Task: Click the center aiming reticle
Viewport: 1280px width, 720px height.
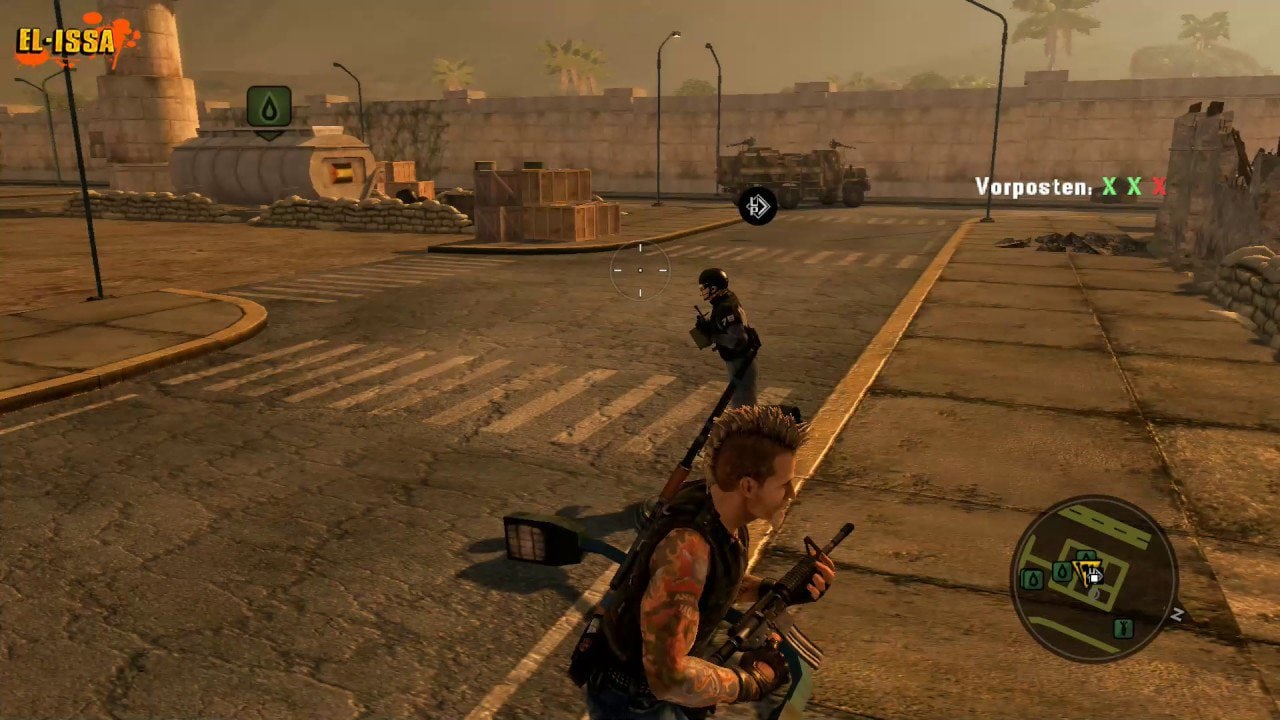Action: (640, 268)
